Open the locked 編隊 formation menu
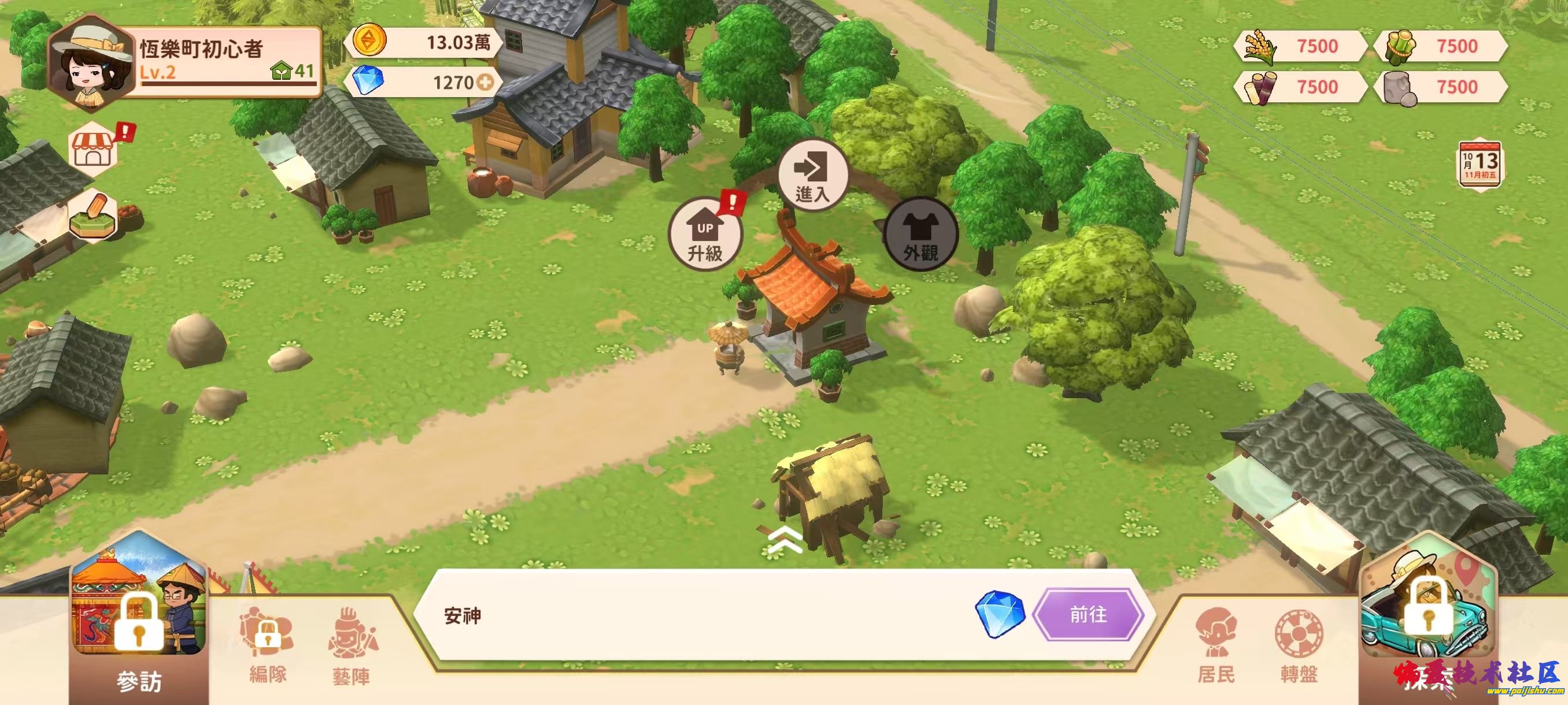Viewport: 1568px width, 705px height. [268, 645]
